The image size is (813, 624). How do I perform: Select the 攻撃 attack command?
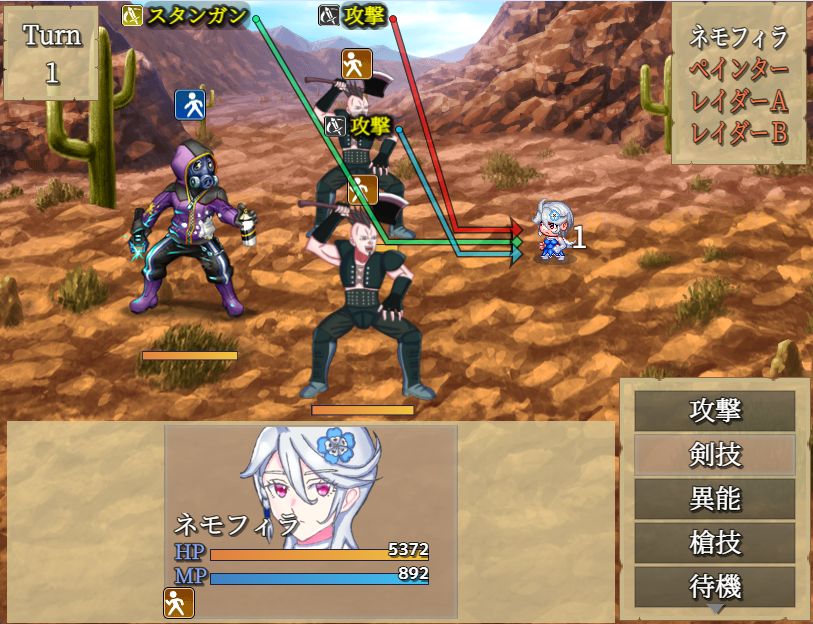tap(715, 411)
